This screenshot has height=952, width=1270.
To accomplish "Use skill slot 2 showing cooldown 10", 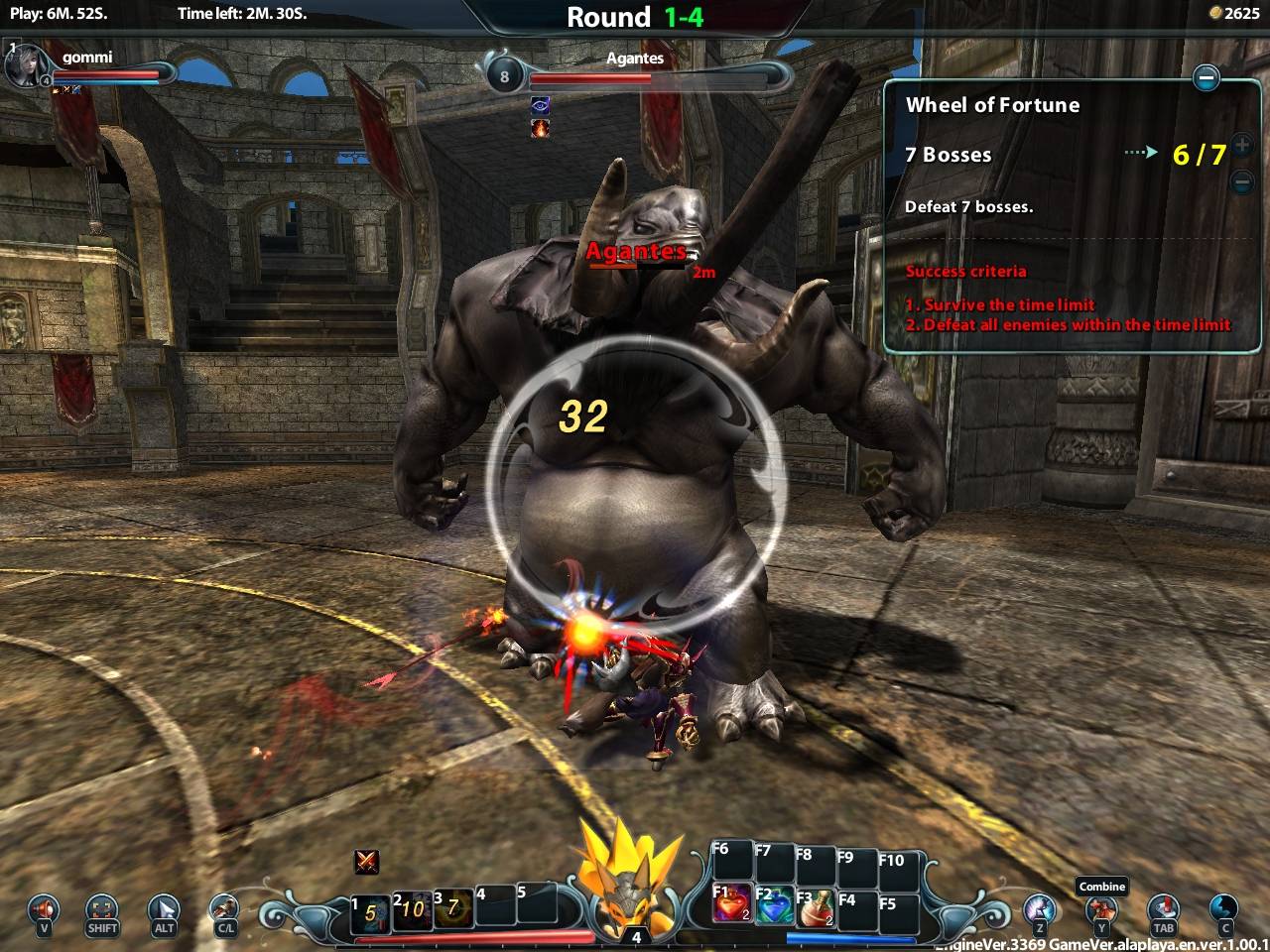I will (x=412, y=909).
